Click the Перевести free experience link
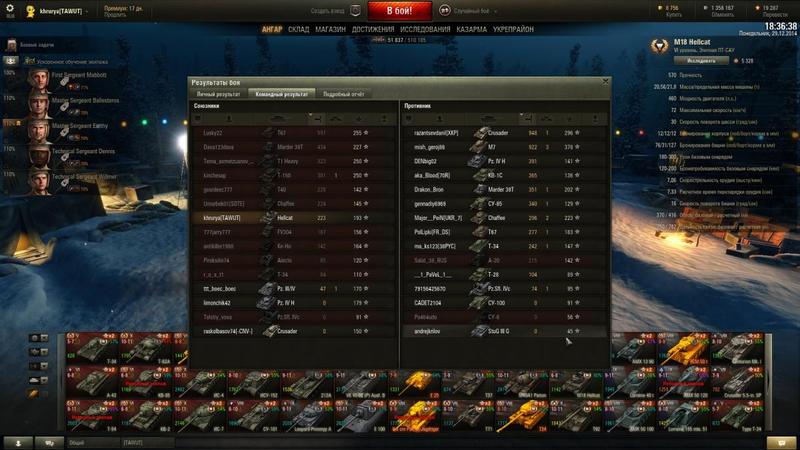Image resolution: width=800 pixels, height=450 pixels. click(x=774, y=15)
